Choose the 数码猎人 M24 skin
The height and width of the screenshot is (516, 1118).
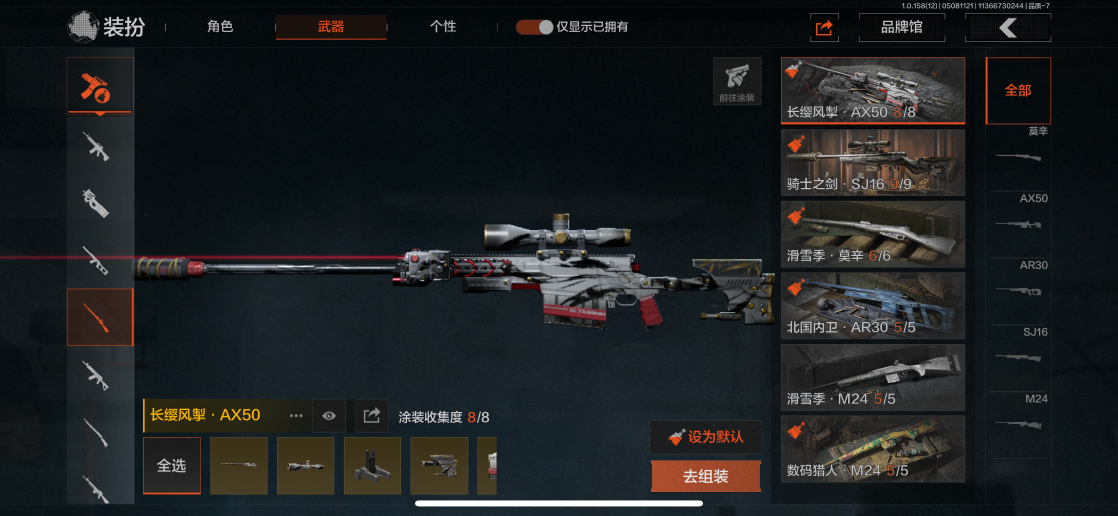point(873,448)
